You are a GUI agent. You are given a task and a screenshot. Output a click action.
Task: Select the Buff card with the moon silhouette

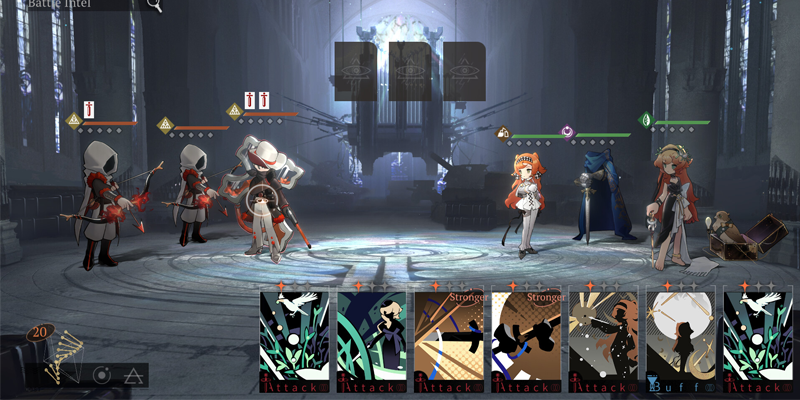pos(681,340)
